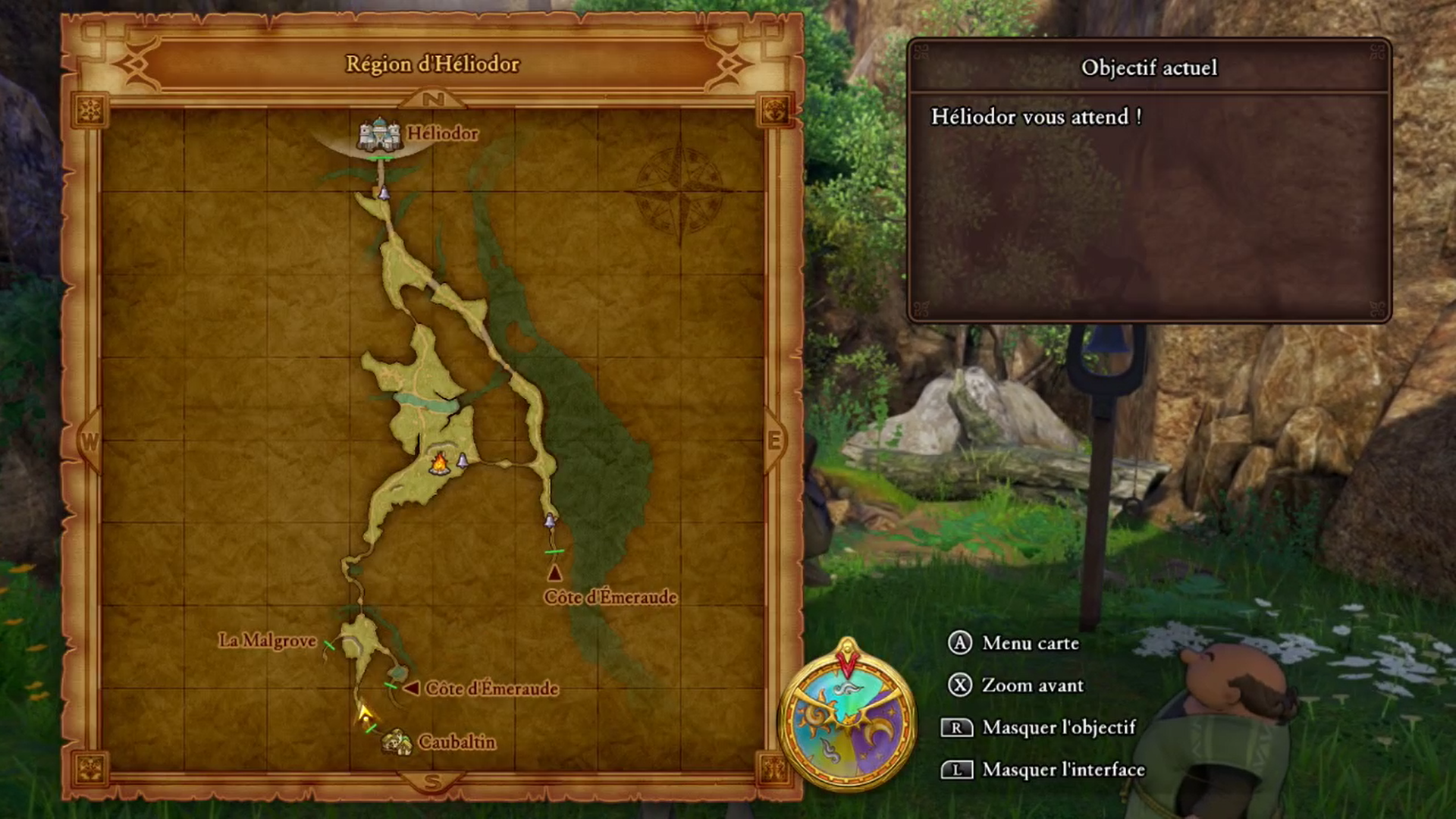Click the bell marker beside the campfire
Viewport: 1456px width, 819px height.
click(x=463, y=460)
